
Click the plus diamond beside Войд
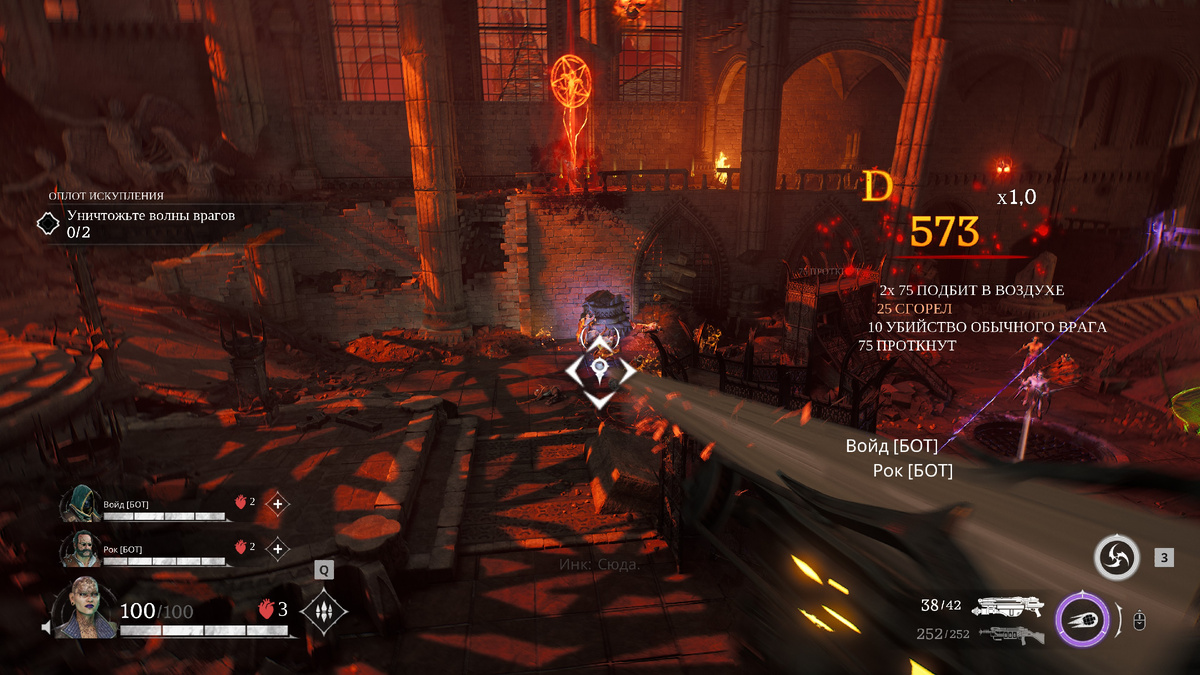[x=277, y=505]
